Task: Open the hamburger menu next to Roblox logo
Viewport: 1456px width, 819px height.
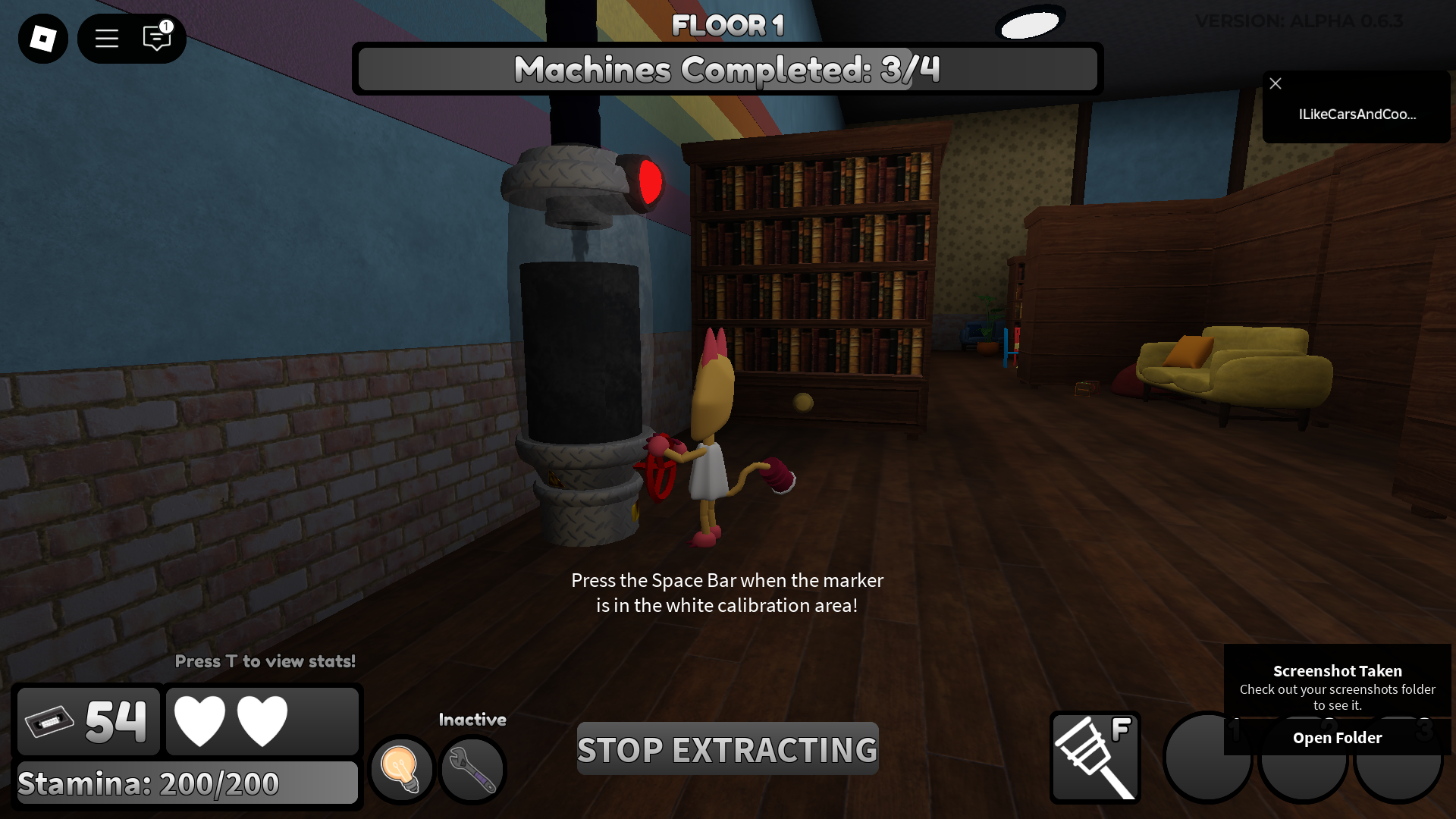Action: tap(106, 39)
